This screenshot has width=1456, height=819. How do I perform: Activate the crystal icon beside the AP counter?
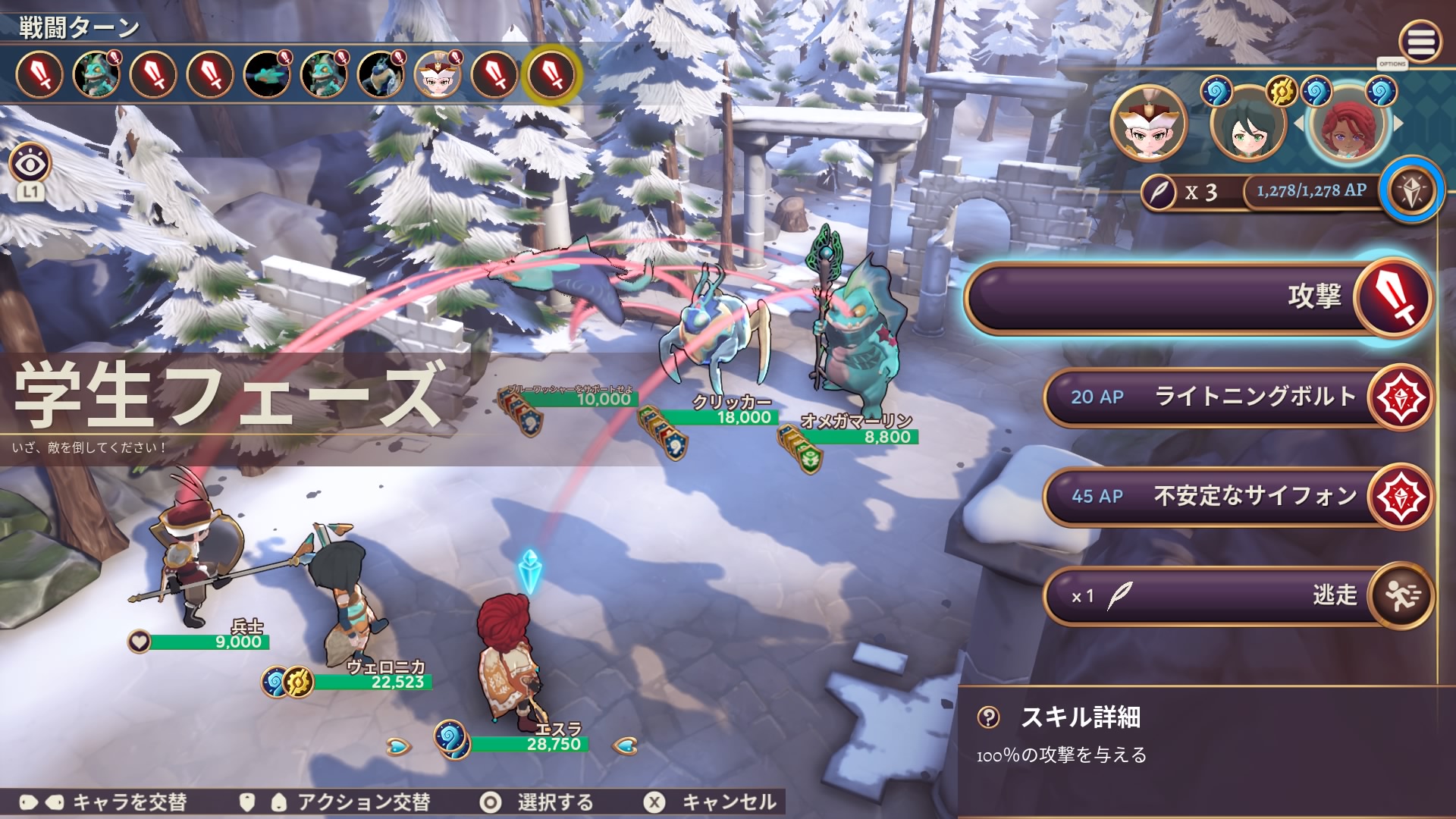1410,191
